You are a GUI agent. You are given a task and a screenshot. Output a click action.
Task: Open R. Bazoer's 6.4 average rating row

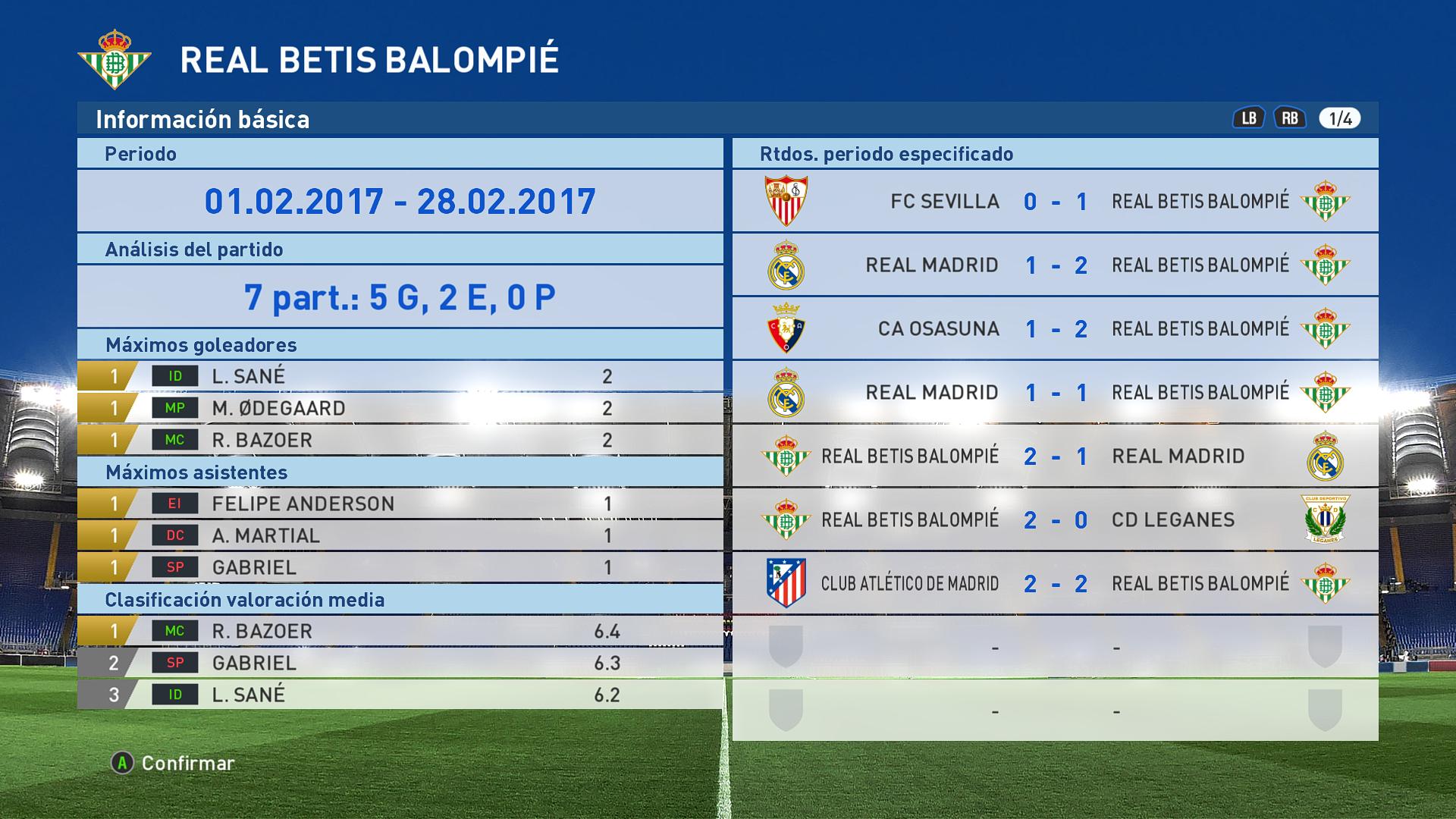coord(400,631)
